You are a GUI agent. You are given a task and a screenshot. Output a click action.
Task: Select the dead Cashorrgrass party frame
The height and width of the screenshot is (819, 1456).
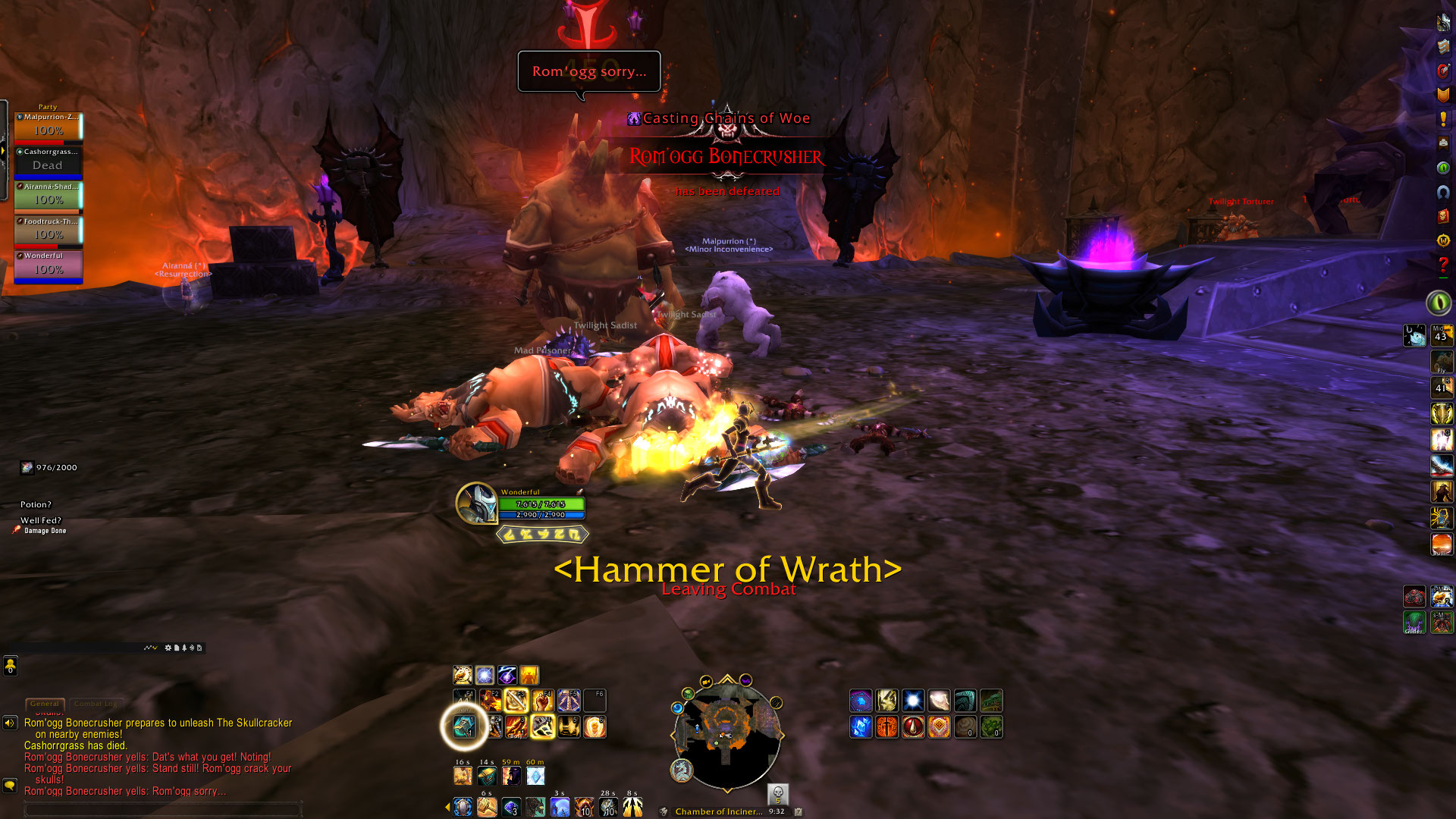click(48, 162)
